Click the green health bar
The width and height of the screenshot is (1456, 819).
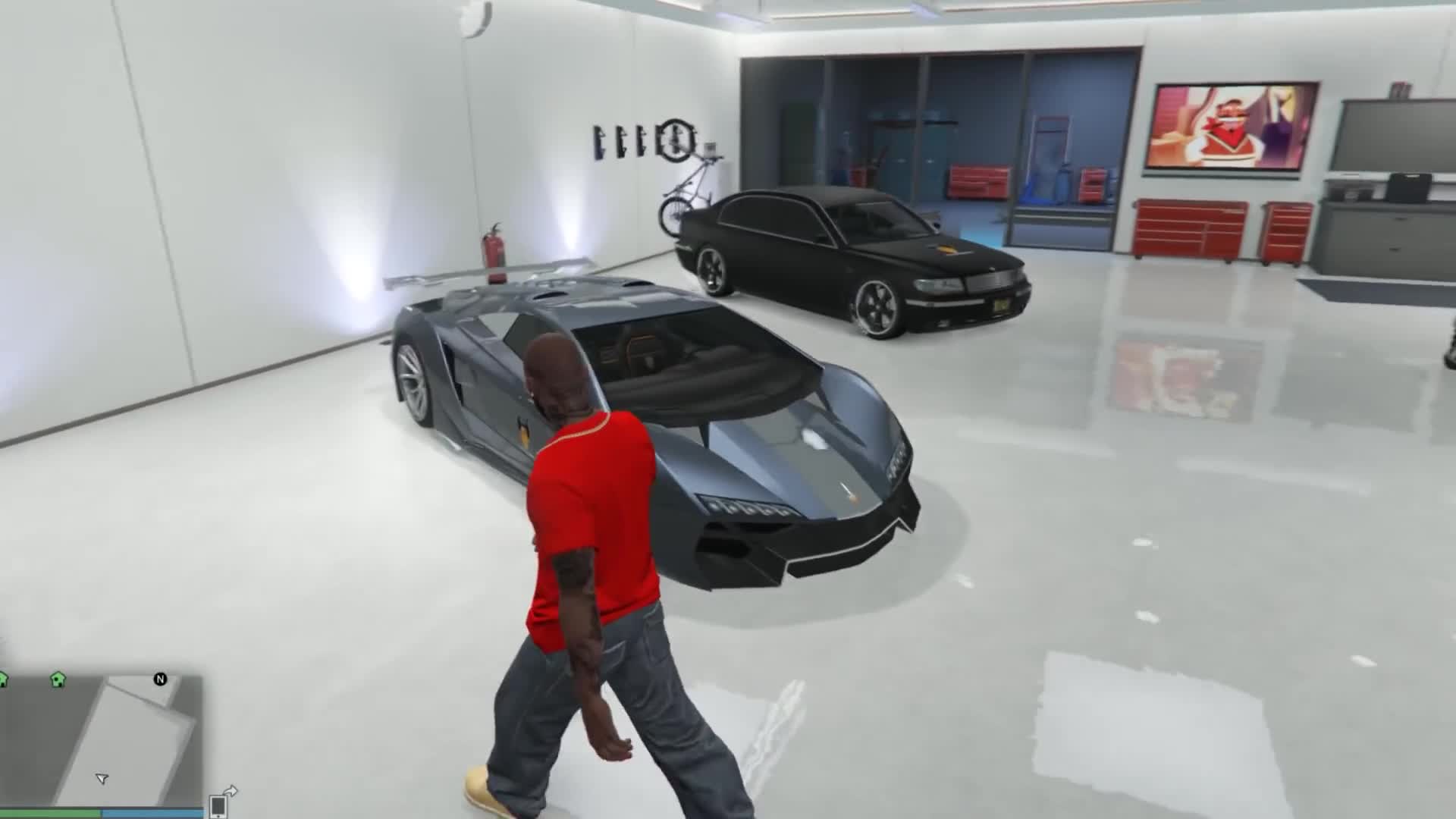(49, 813)
